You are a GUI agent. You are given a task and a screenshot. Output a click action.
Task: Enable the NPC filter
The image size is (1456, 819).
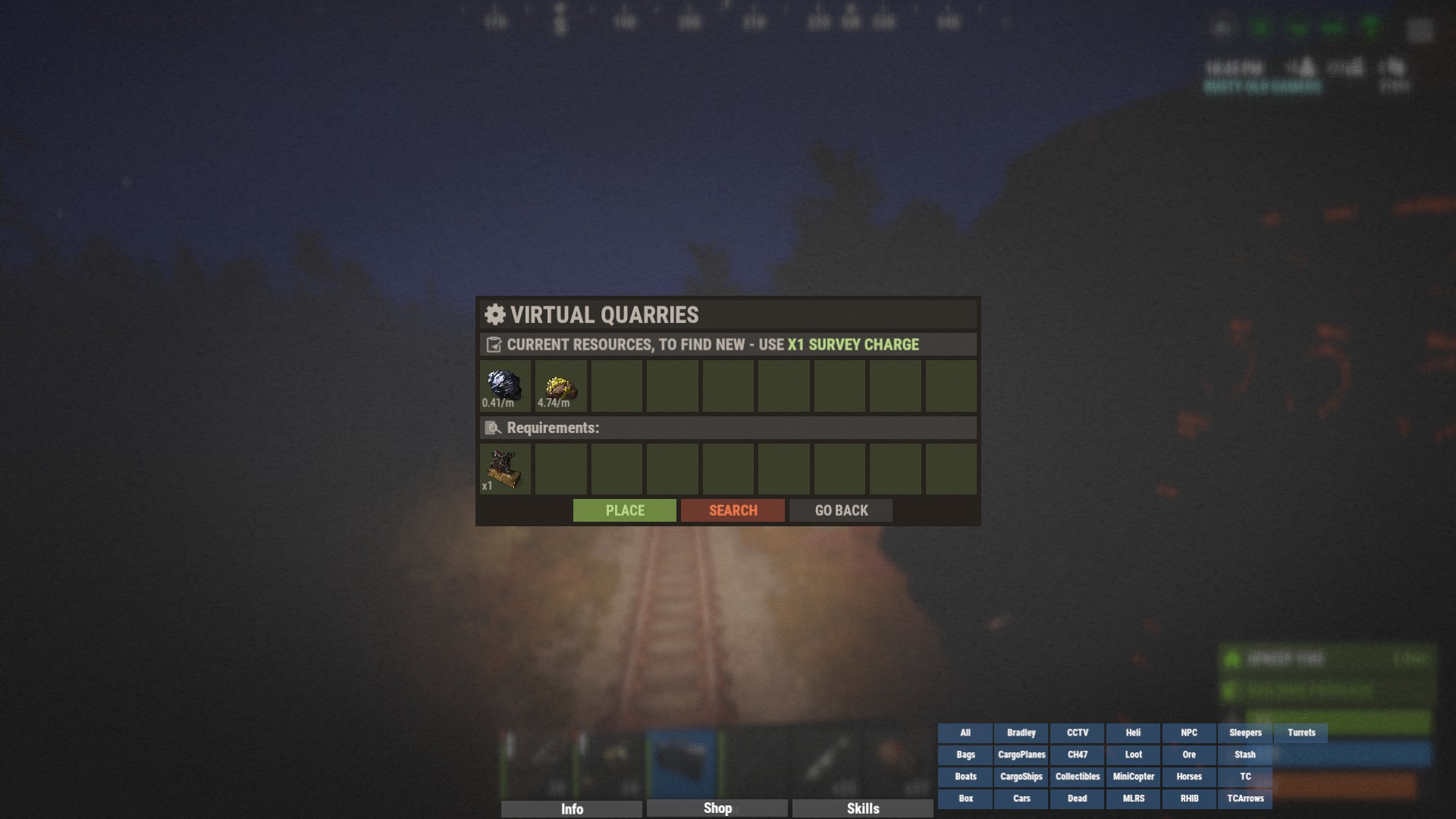coord(1188,733)
